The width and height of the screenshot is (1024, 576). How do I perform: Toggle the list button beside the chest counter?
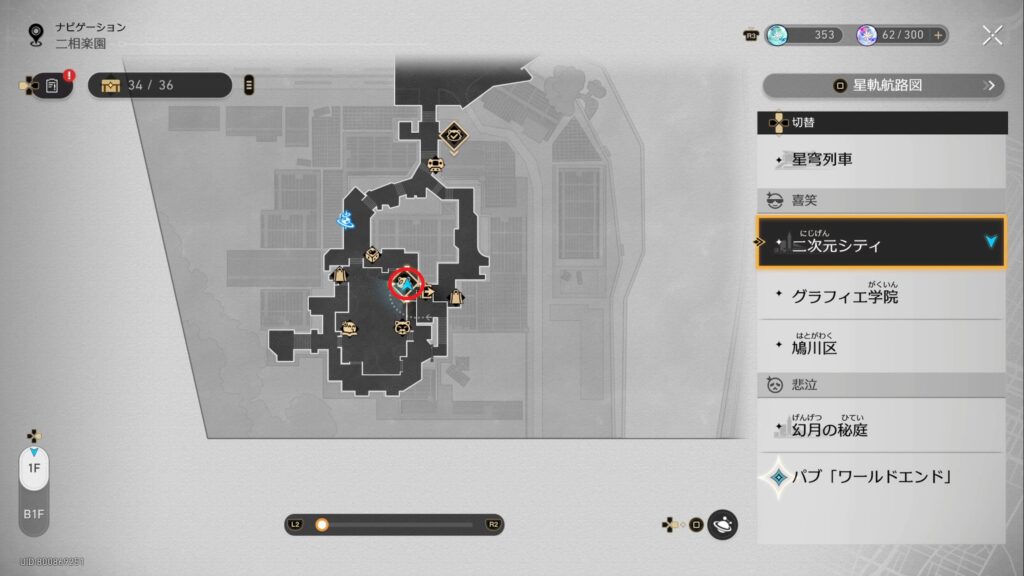(248, 85)
